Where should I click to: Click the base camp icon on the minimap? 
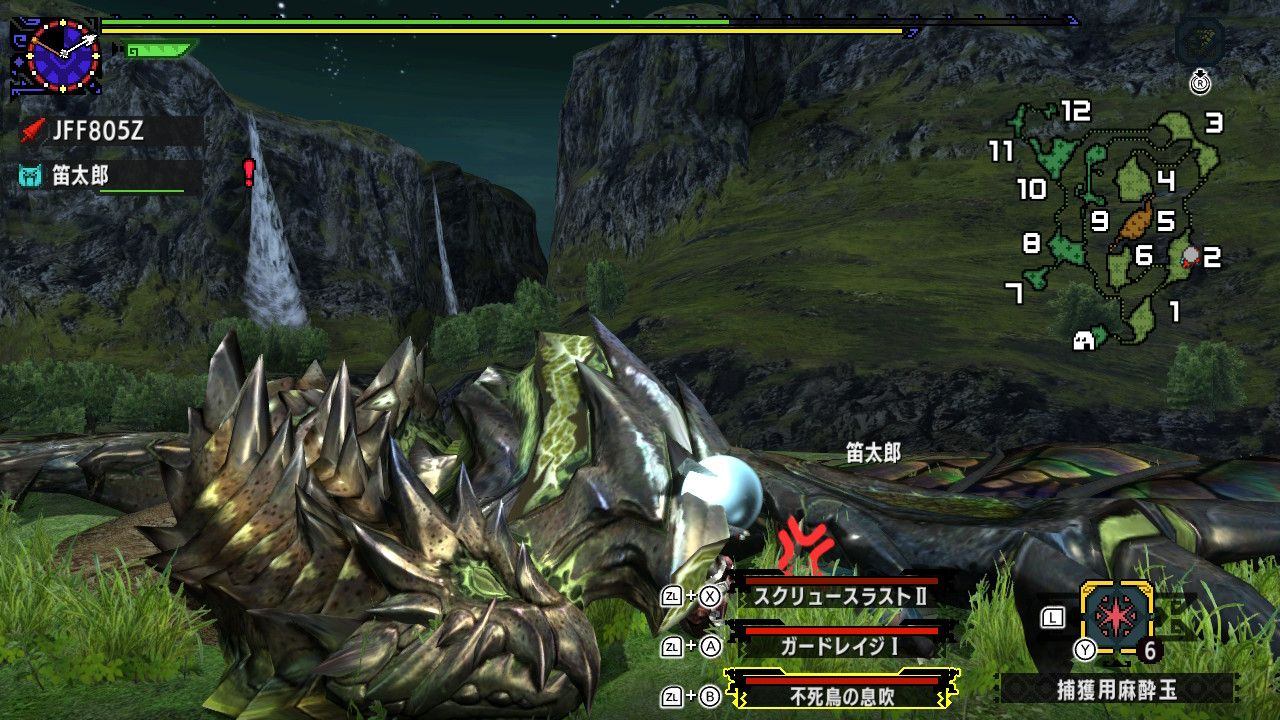point(1082,341)
